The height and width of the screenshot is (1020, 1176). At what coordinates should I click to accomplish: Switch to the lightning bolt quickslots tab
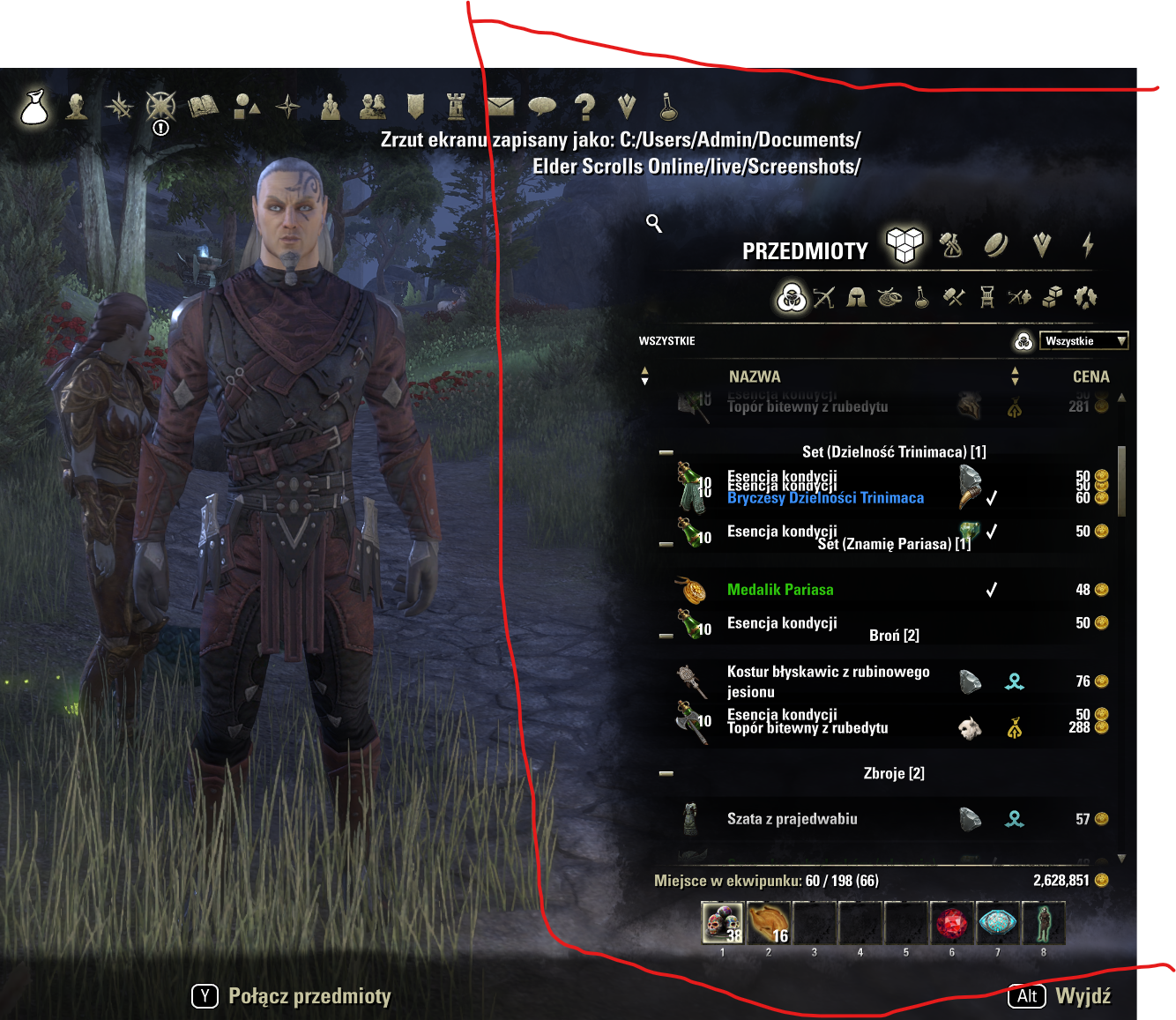click(1088, 244)
